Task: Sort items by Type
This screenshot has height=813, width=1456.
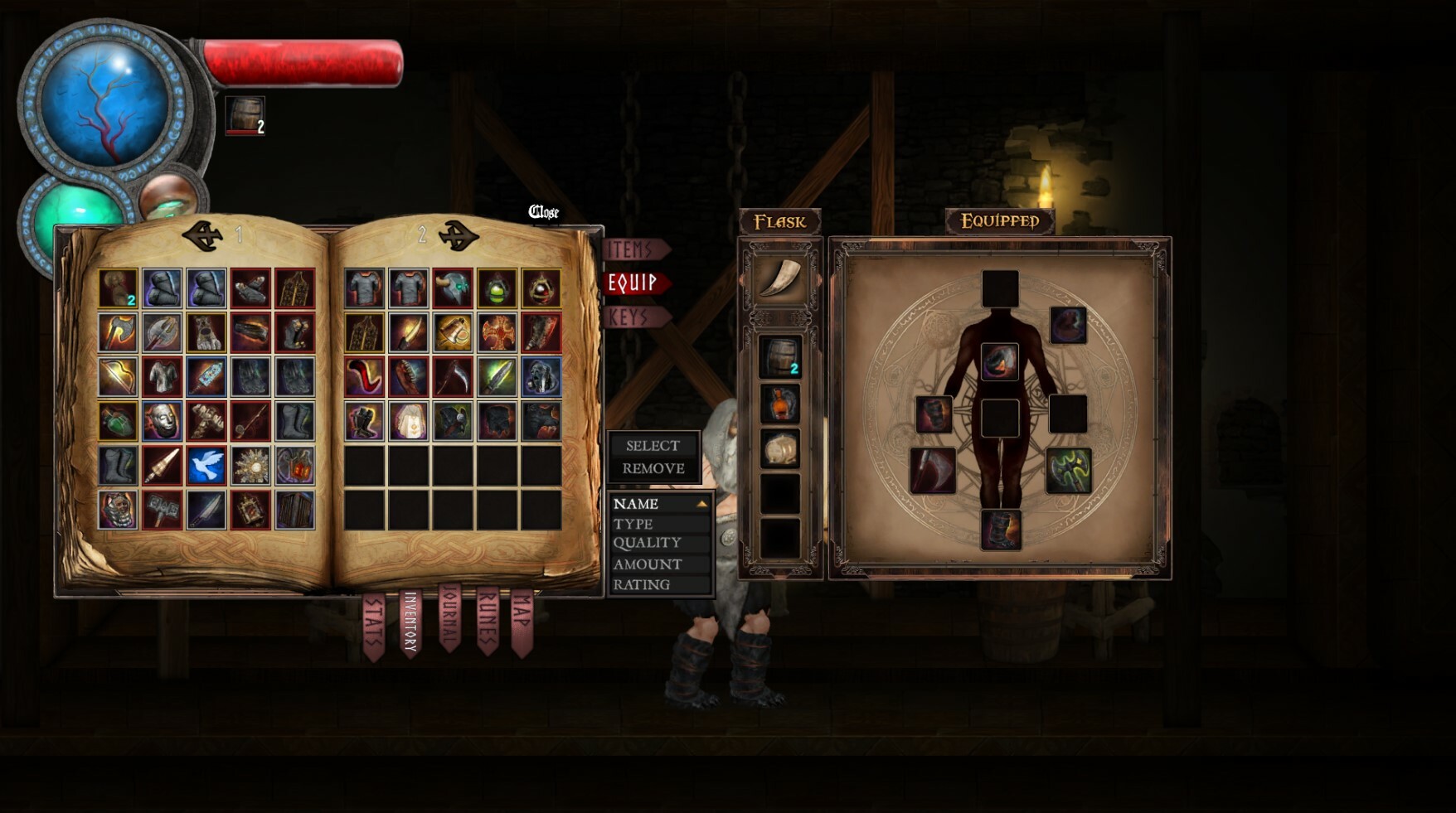Action: pyautogui.click(x=633, y=523)
